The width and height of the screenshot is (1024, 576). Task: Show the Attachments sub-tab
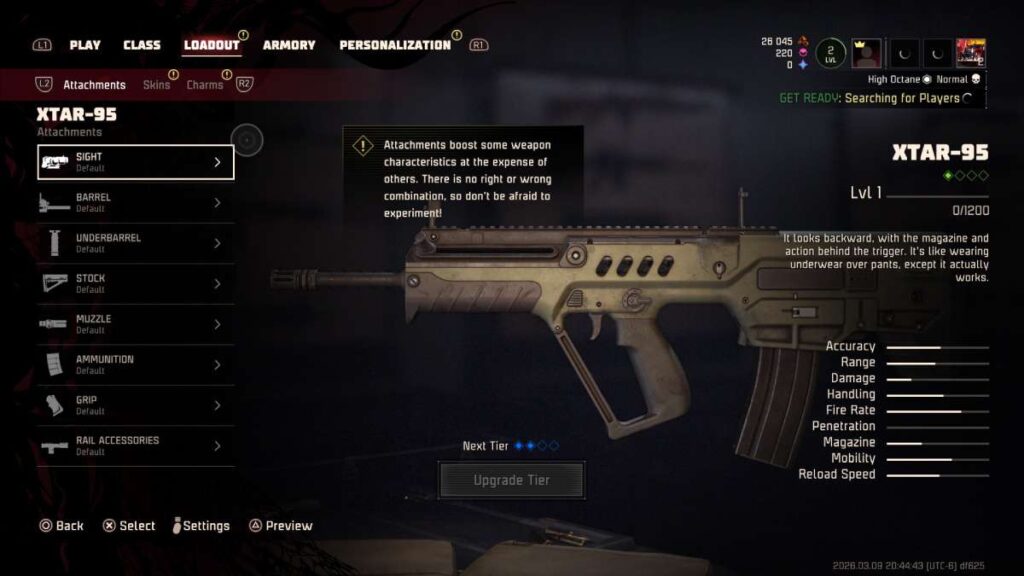coord(94,85)
